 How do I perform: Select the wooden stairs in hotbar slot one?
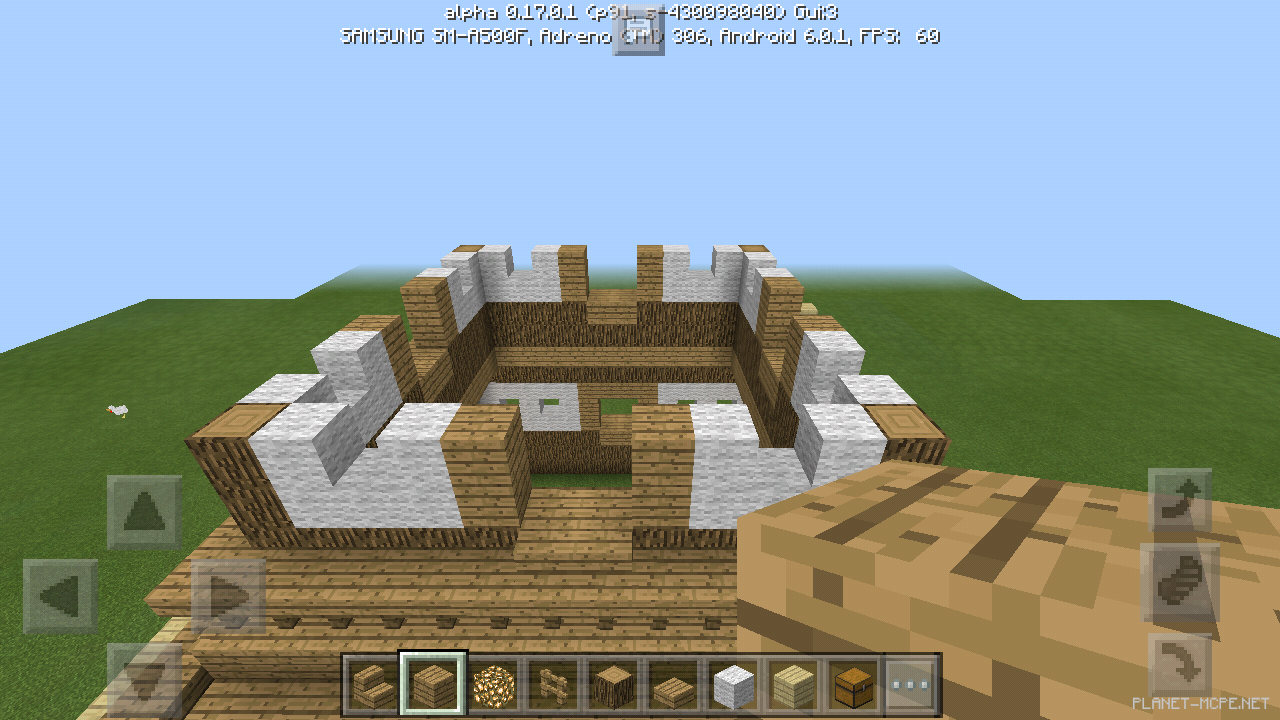[372, 684]
